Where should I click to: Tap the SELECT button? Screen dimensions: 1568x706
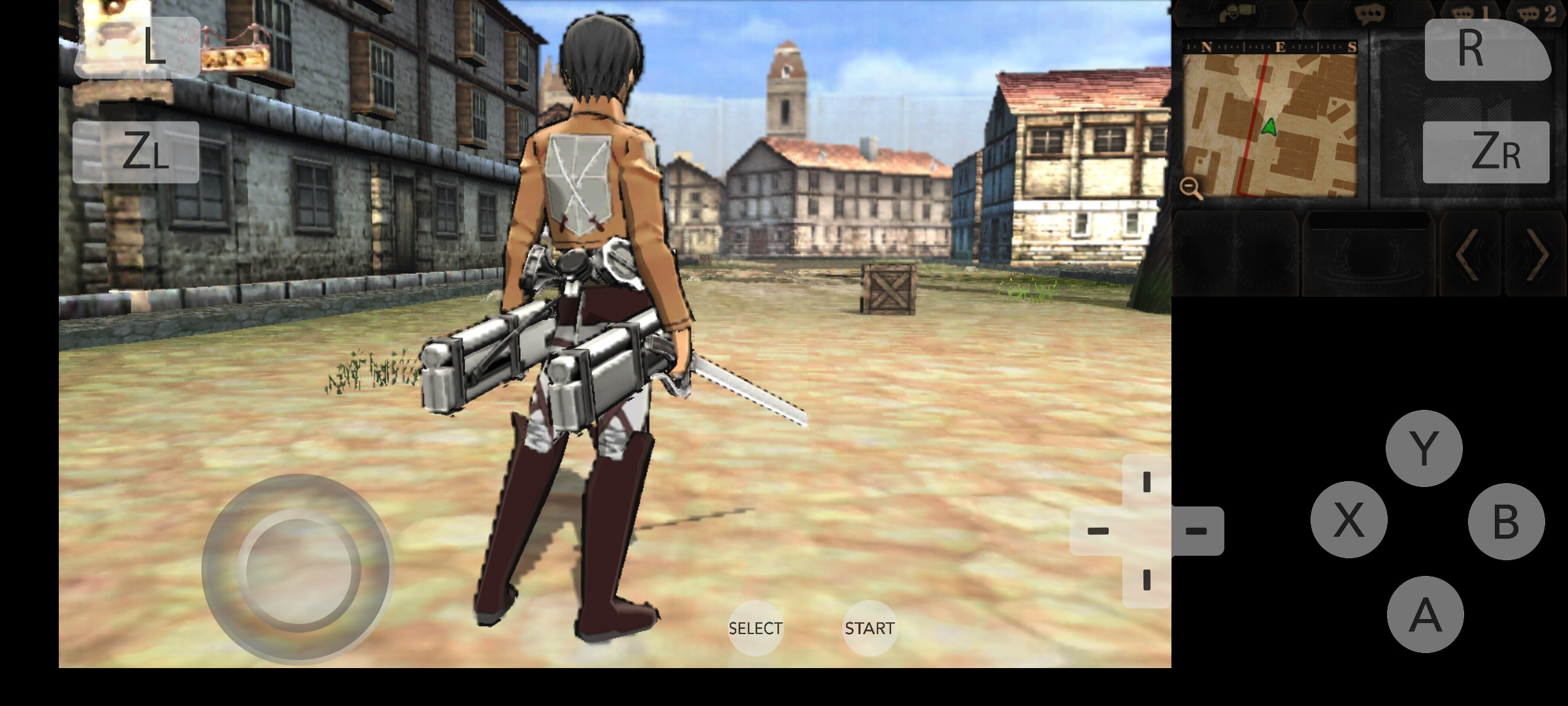pos(755,628)
